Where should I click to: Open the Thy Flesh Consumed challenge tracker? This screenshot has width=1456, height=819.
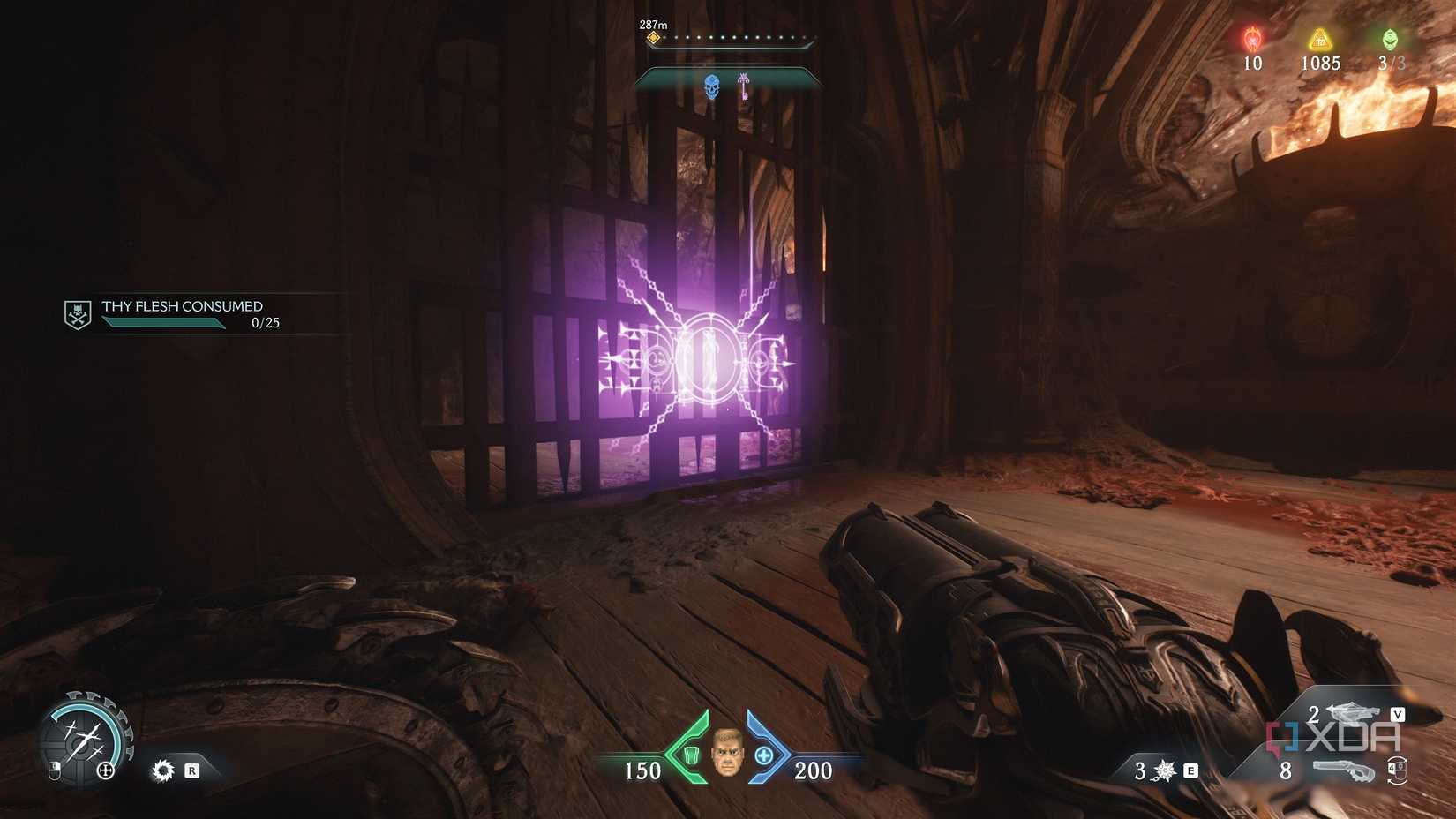(182, 306)
